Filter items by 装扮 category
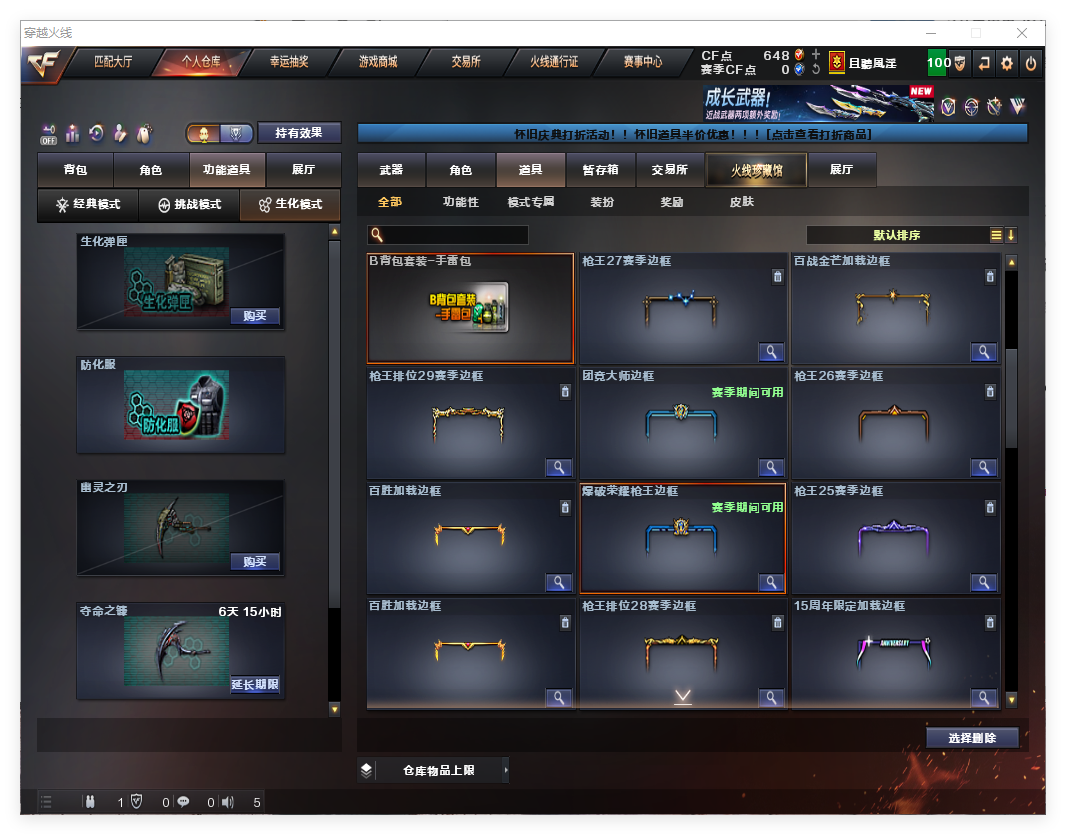Image resolution: width=1066 pixels, height=835 pixels. tap(602, 202)
